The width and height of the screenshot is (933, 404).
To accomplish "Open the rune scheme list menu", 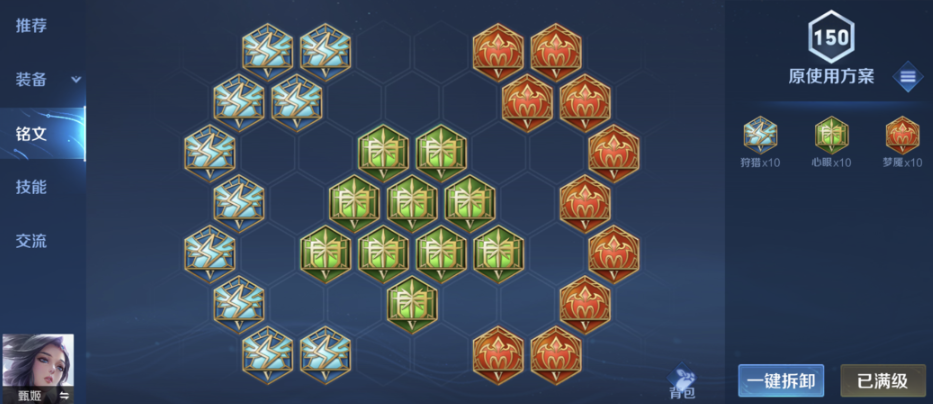I will click(x=907, y=76).
